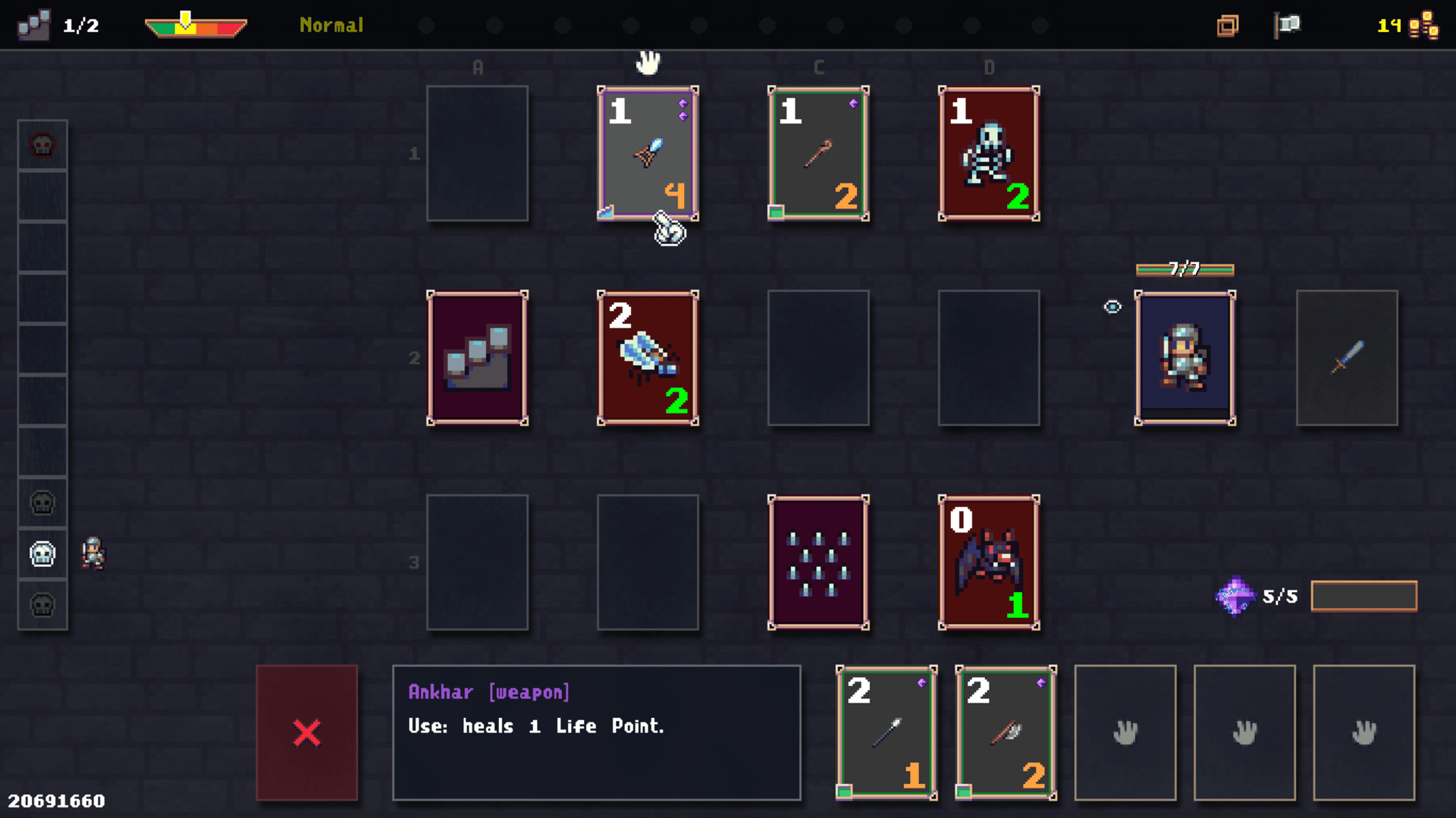Click row label 2 beside the grid

414,358
